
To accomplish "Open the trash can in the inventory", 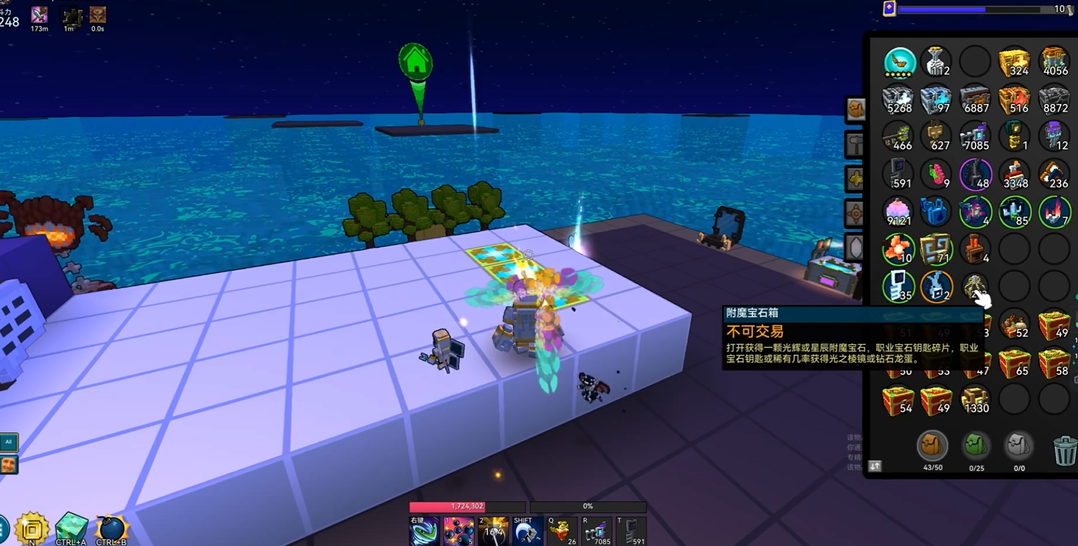I will tap(1065, 449).
